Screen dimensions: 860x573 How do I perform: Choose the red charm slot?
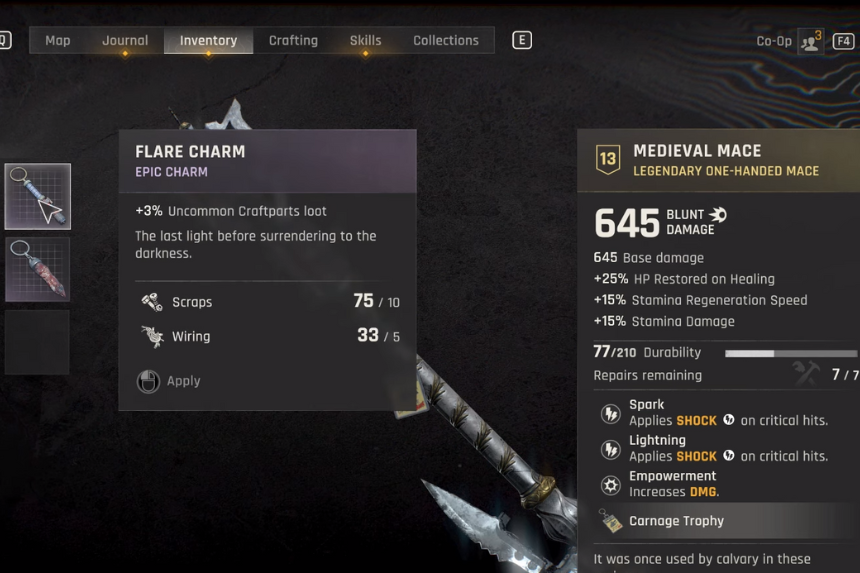pos(38,269)
